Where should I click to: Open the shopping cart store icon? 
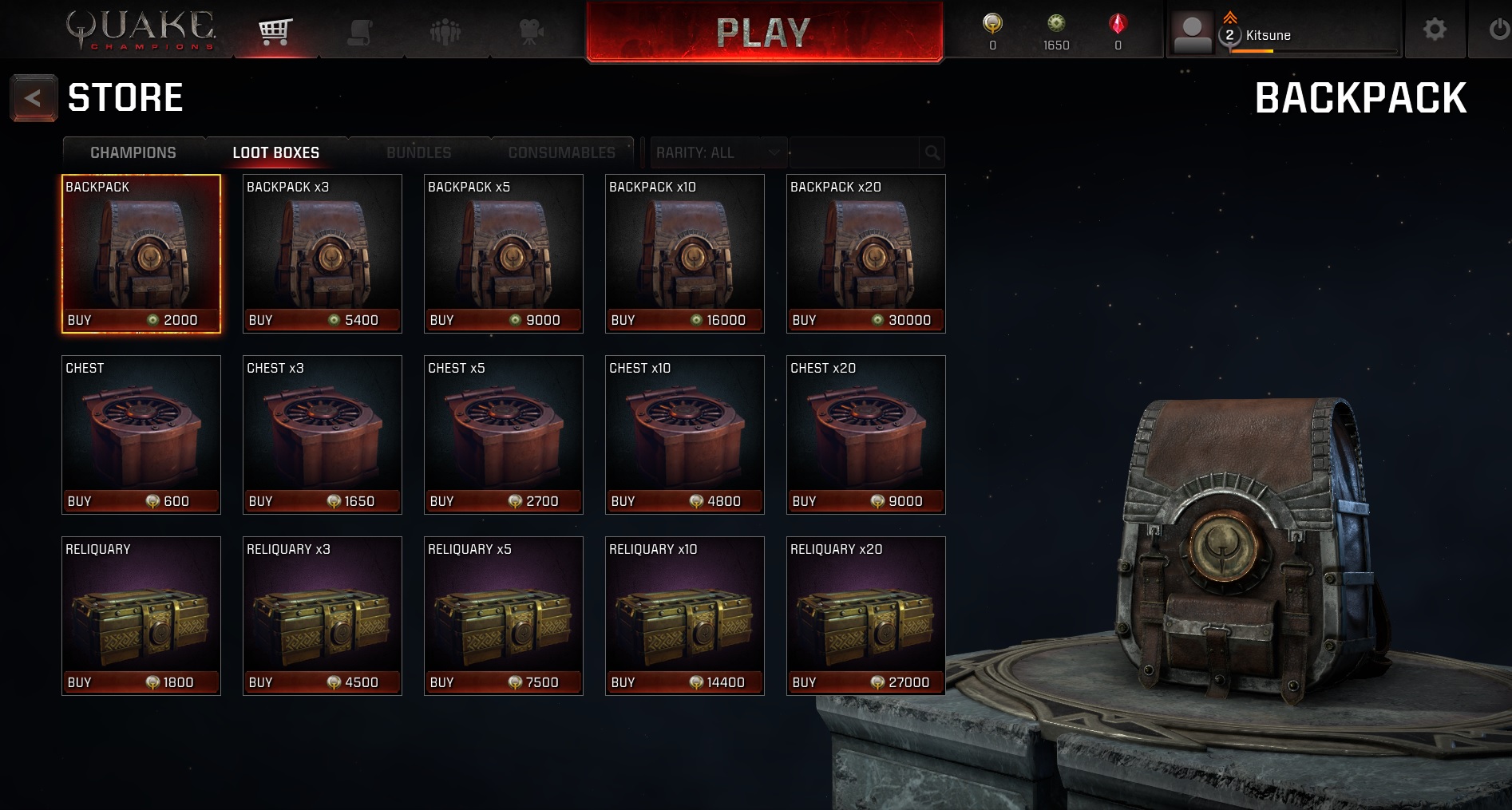pos(275,32)
